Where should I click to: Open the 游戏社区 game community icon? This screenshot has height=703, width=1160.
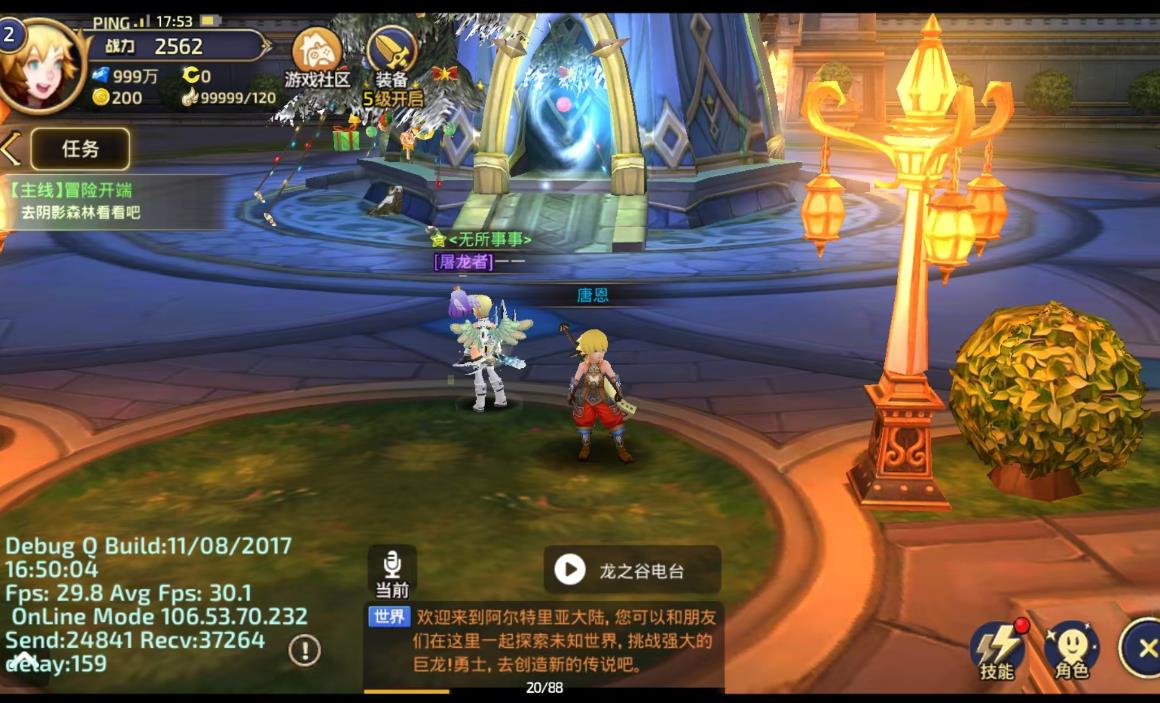pos(317,56)
